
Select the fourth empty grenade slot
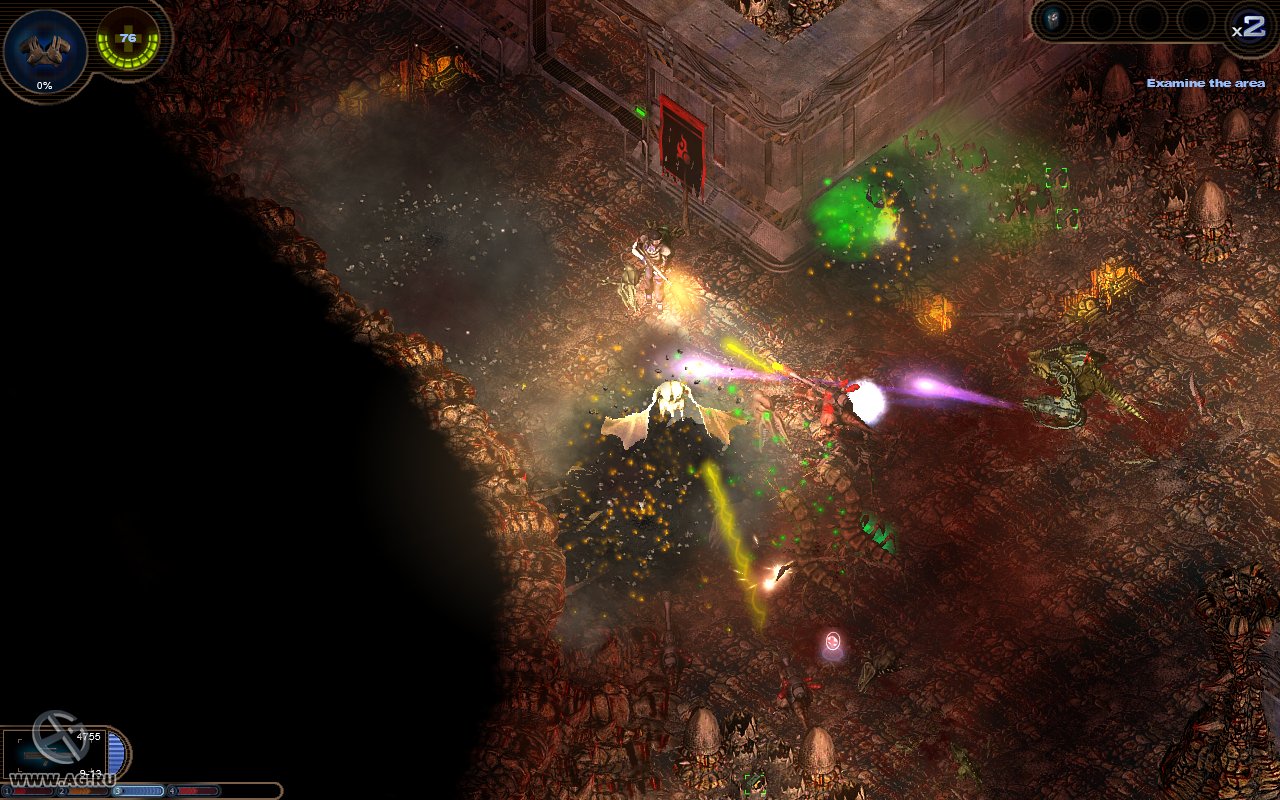[1195, 20]
